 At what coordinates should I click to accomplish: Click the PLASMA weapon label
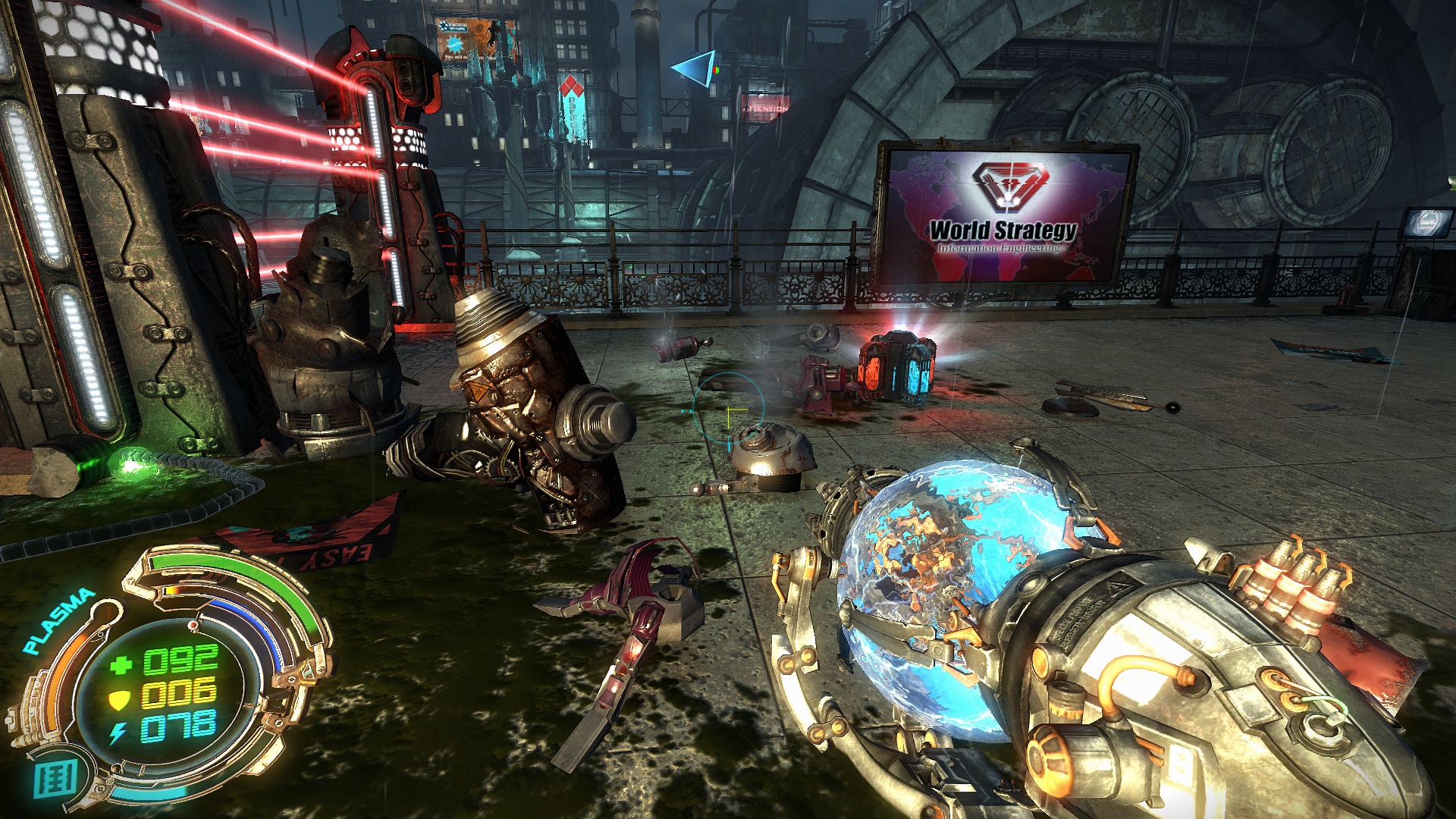coord(58,622)
